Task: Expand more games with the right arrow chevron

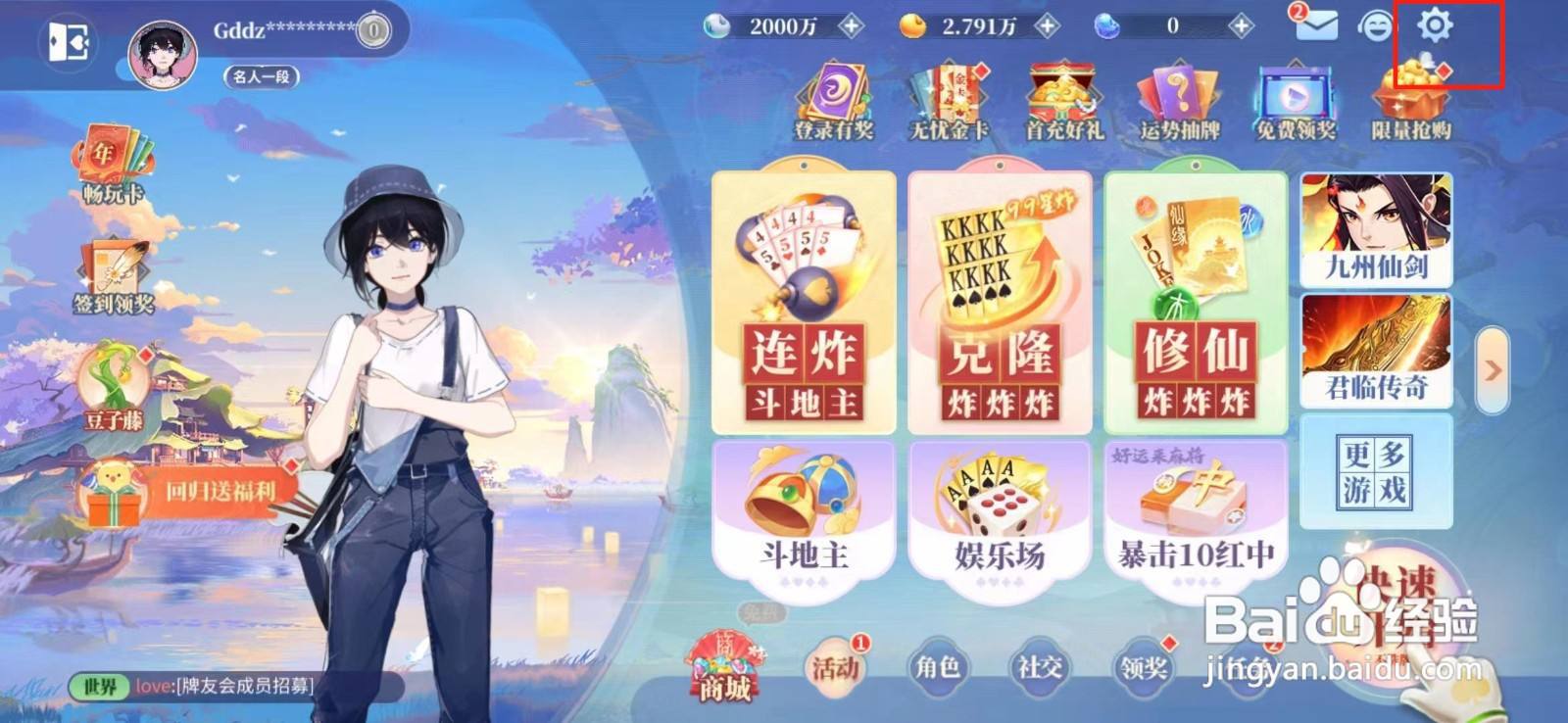Action: (x=1494, y=370)
